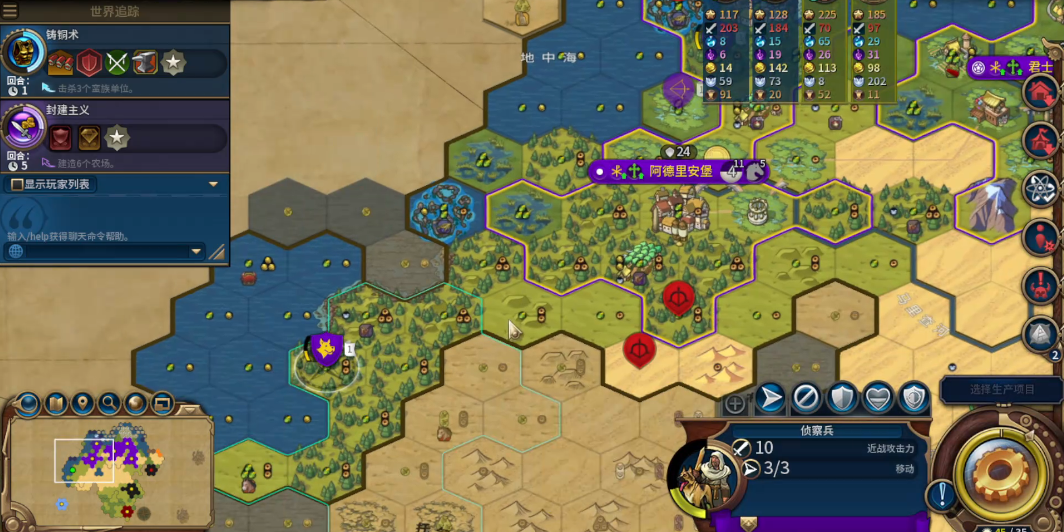
Task: Toggle the show player list checkbox
Action: (x=18, y=184)
